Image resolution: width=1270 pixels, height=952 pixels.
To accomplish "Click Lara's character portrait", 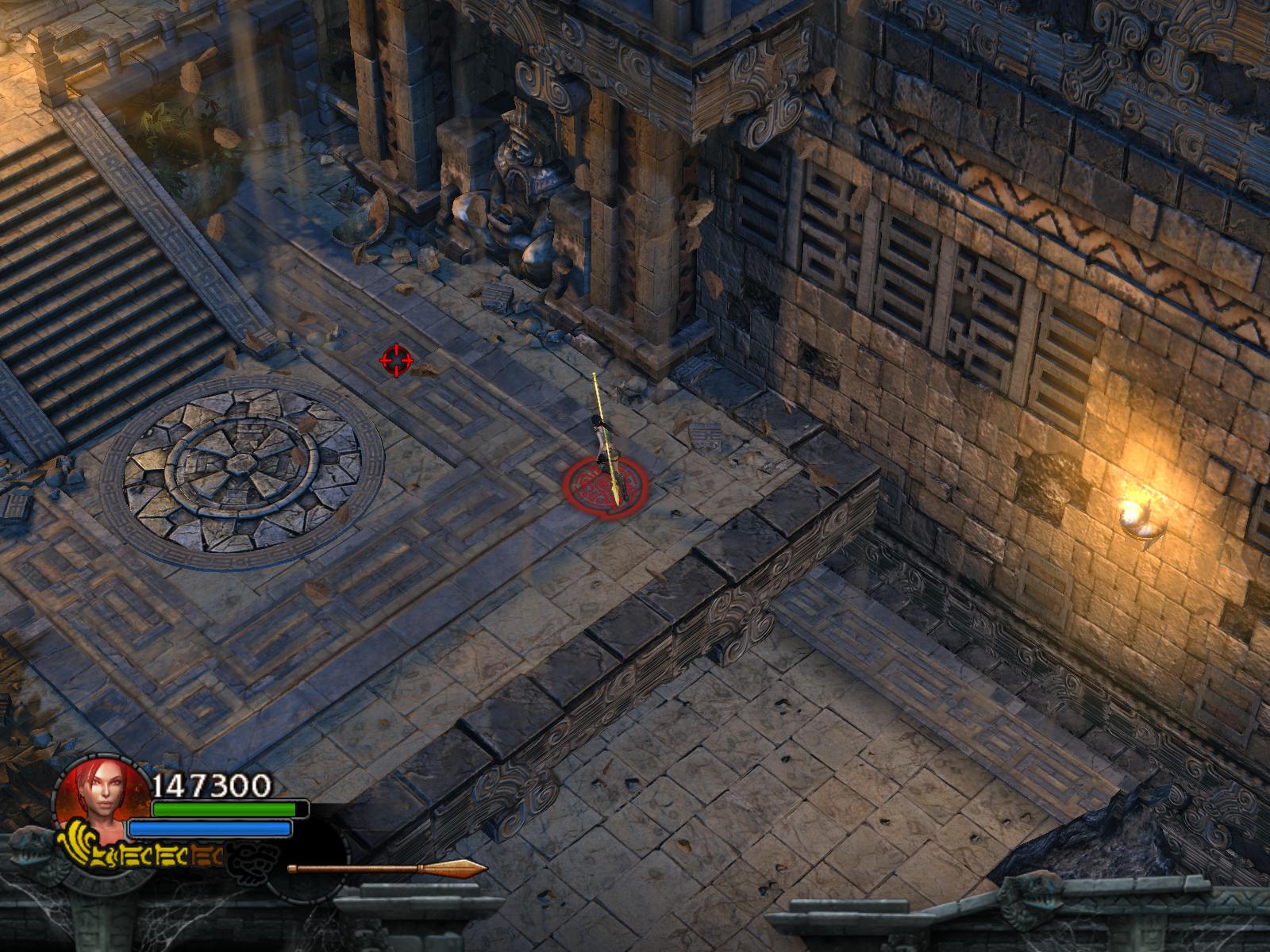I will pos(98,798).
